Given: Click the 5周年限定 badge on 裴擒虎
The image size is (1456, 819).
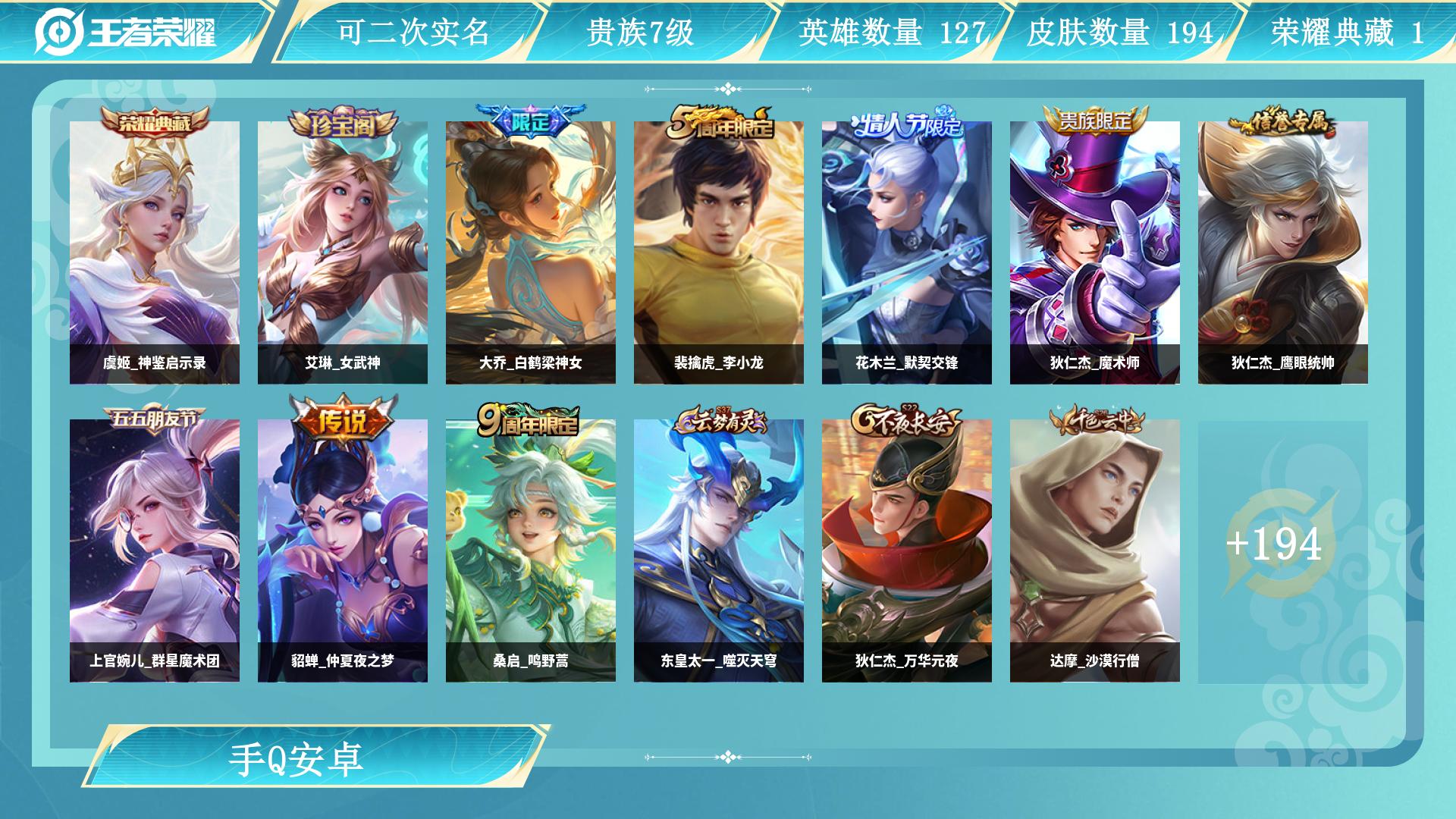Looking at the screenshot, I should coord(720,121).
